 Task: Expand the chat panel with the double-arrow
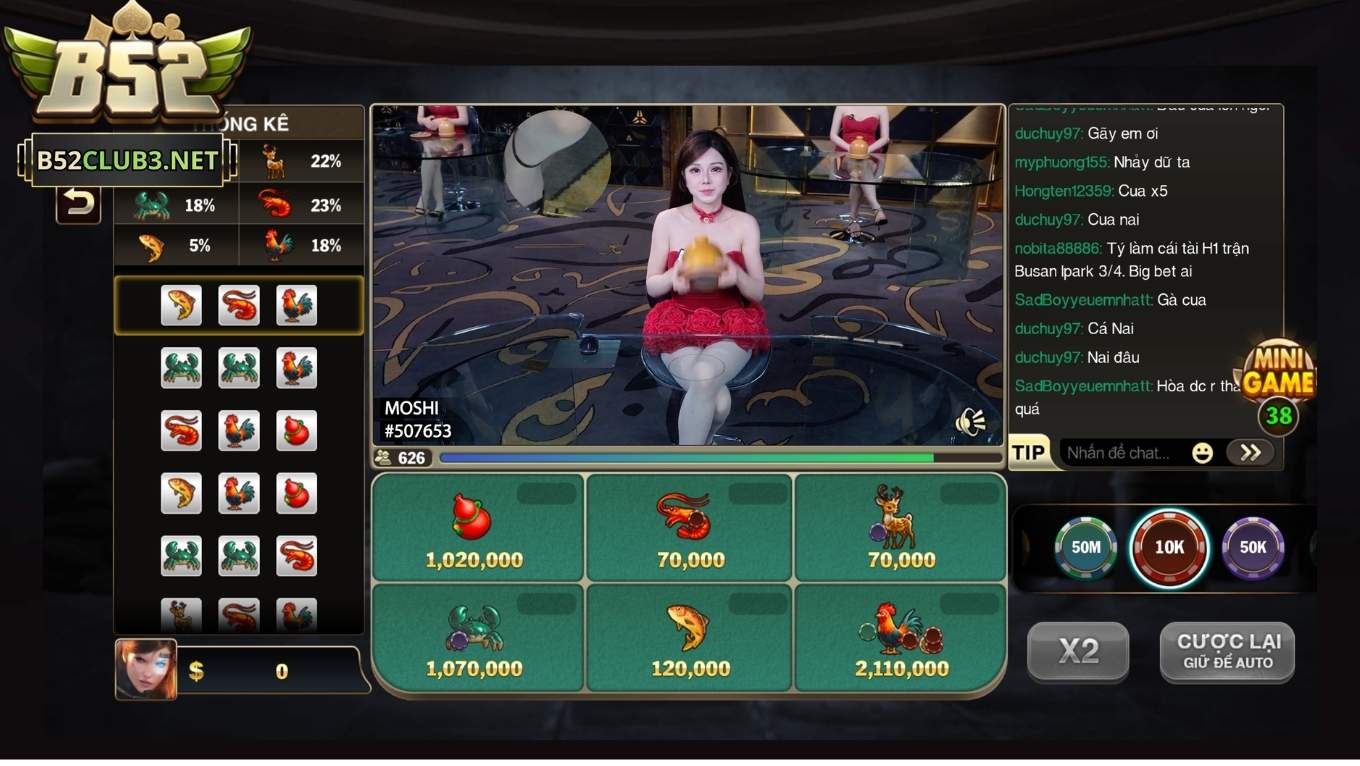[x=1250, y=452]
